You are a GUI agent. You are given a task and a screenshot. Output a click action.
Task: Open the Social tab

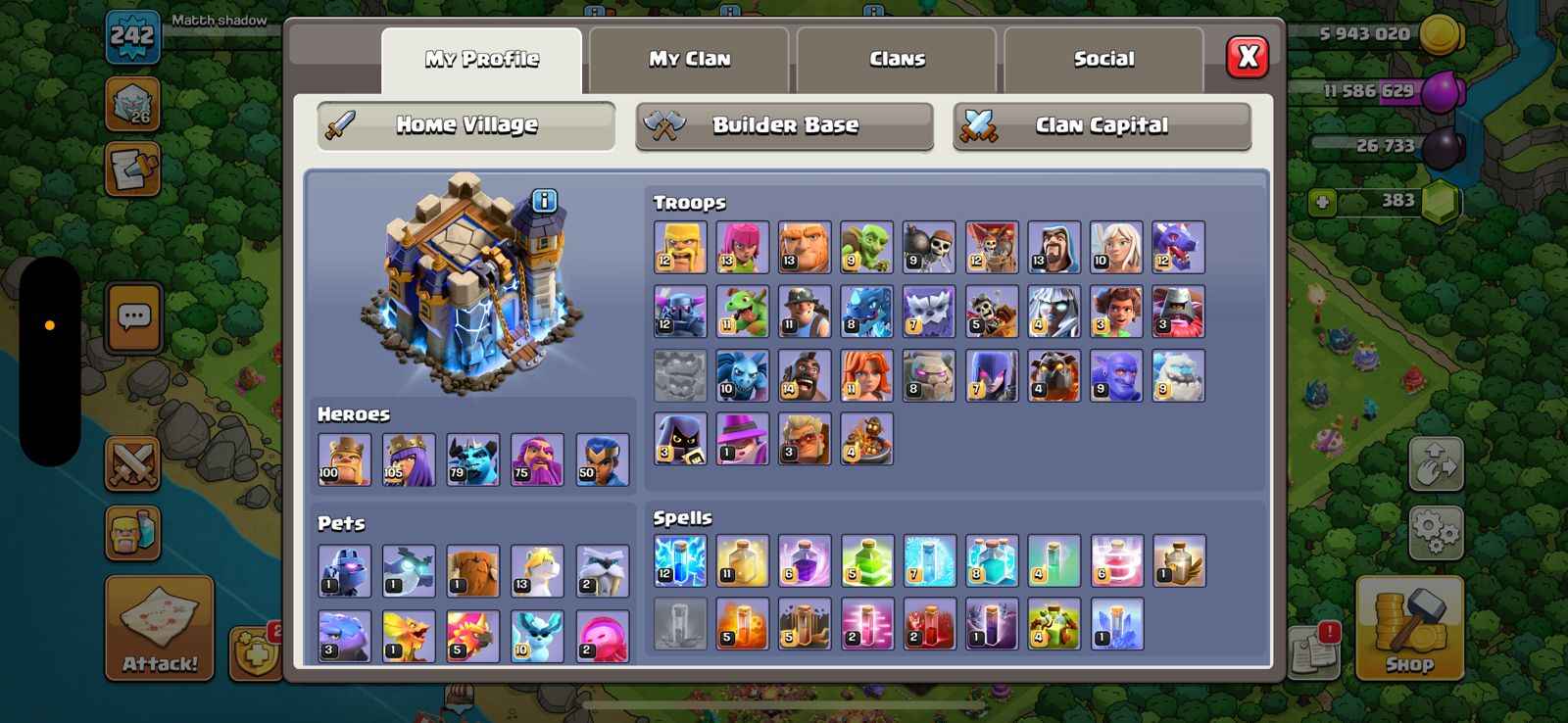tap(1103, 59)
